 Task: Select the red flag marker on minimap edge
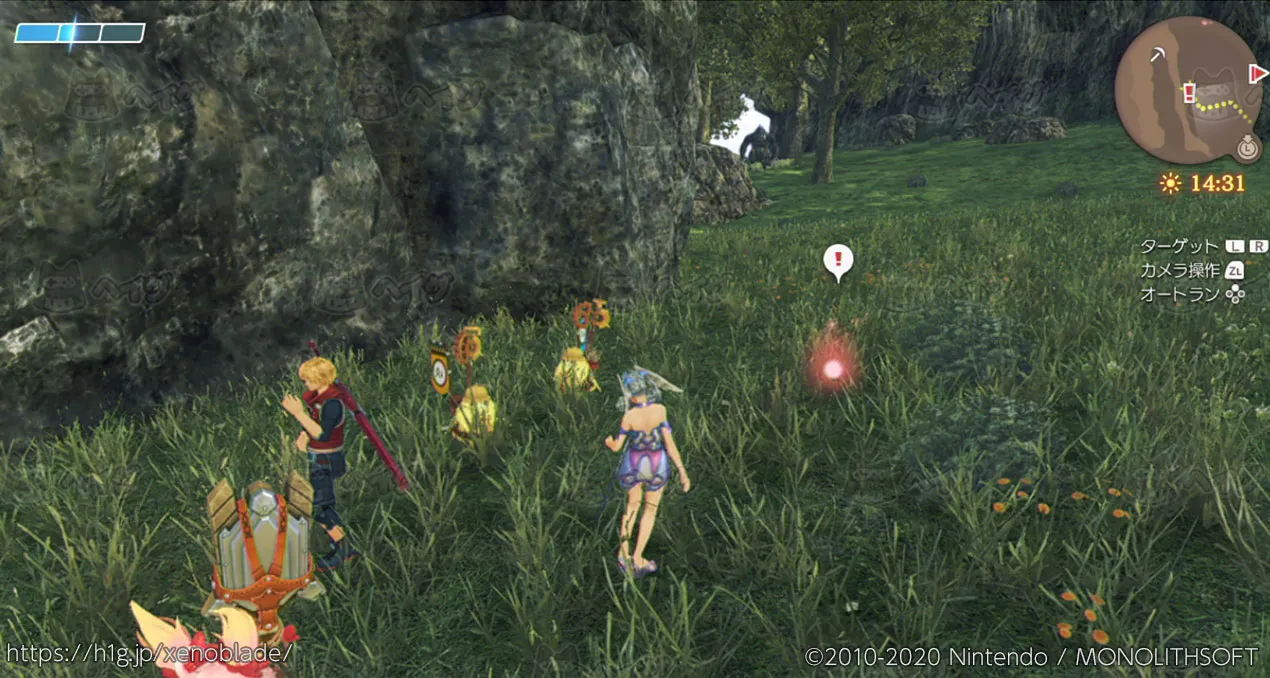(x=1258, y=72)
